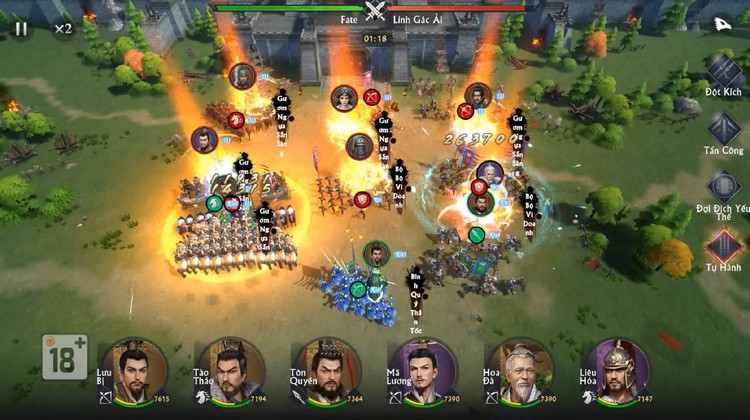Image resolution: width=750 pixels, height=420 pixels.
Task: Choose the Đột Kích tactic
Action: 725,73
